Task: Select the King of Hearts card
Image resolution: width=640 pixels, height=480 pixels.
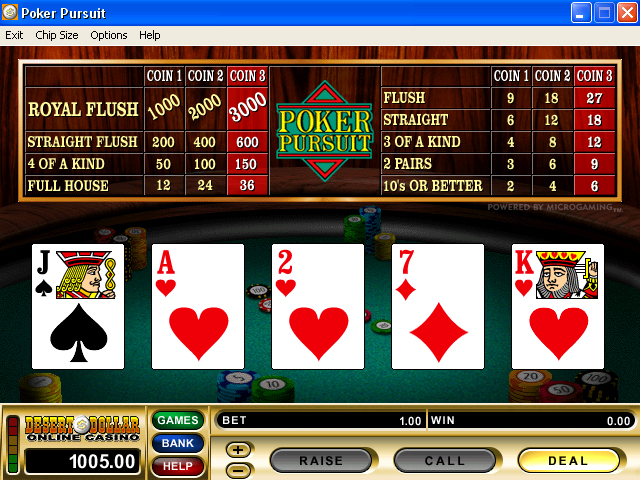Action: coord(558,306)
